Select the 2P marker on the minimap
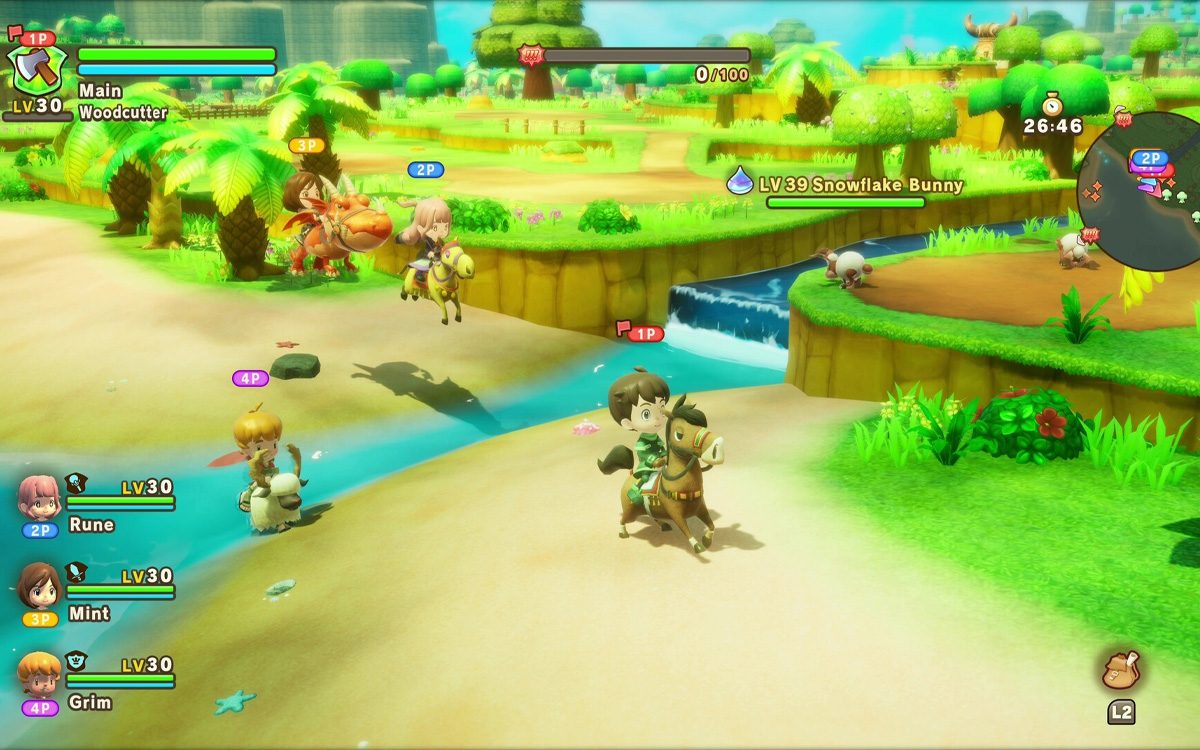1200x750 pixels. [1149, 158]
